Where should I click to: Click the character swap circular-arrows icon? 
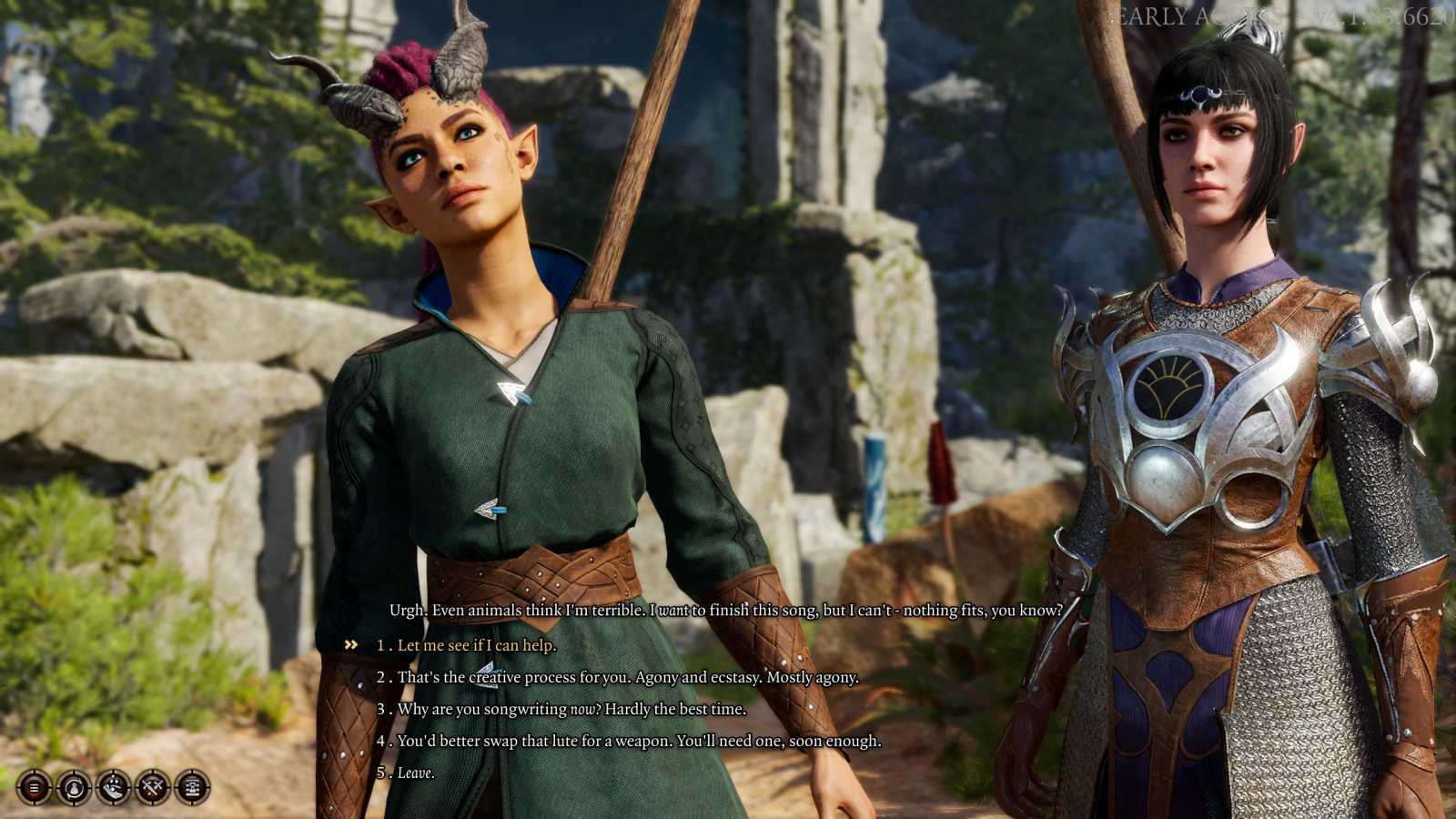click(74, 787)
